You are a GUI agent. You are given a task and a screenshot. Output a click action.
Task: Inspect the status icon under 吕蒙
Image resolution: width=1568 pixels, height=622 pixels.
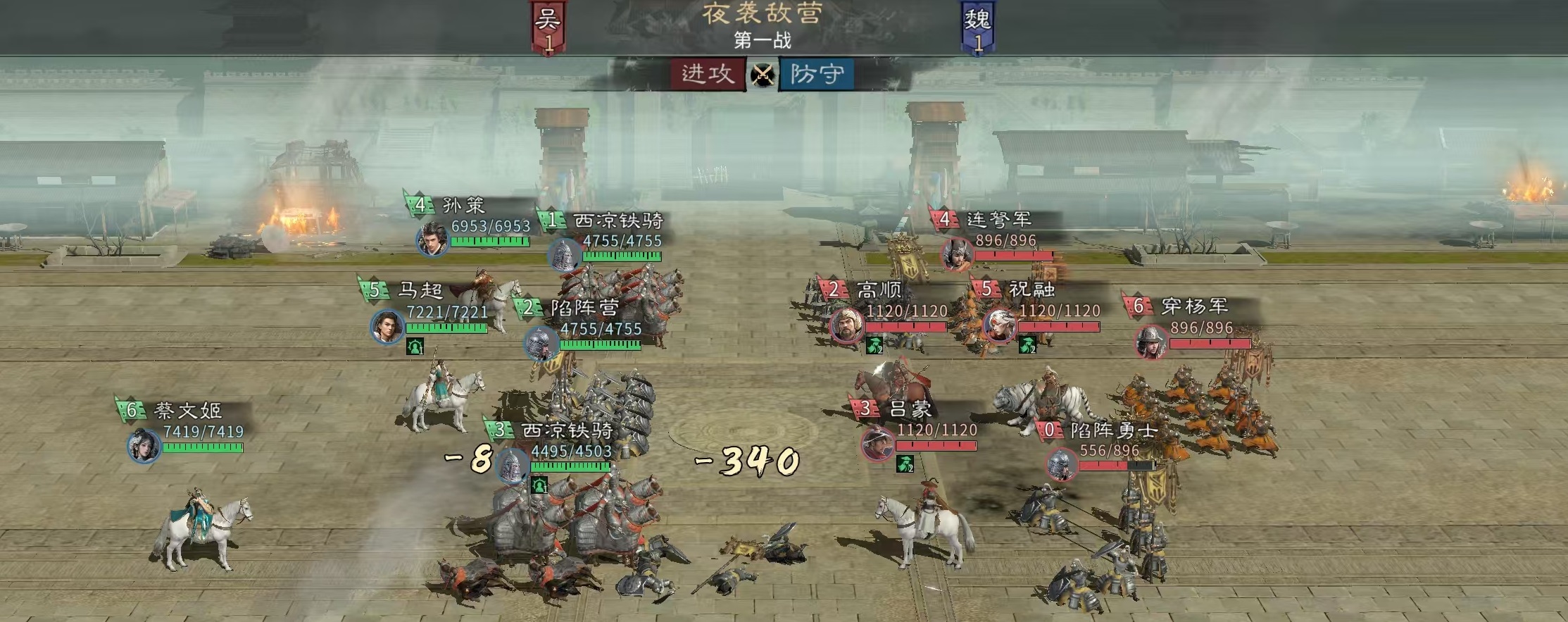coord(905,464)
